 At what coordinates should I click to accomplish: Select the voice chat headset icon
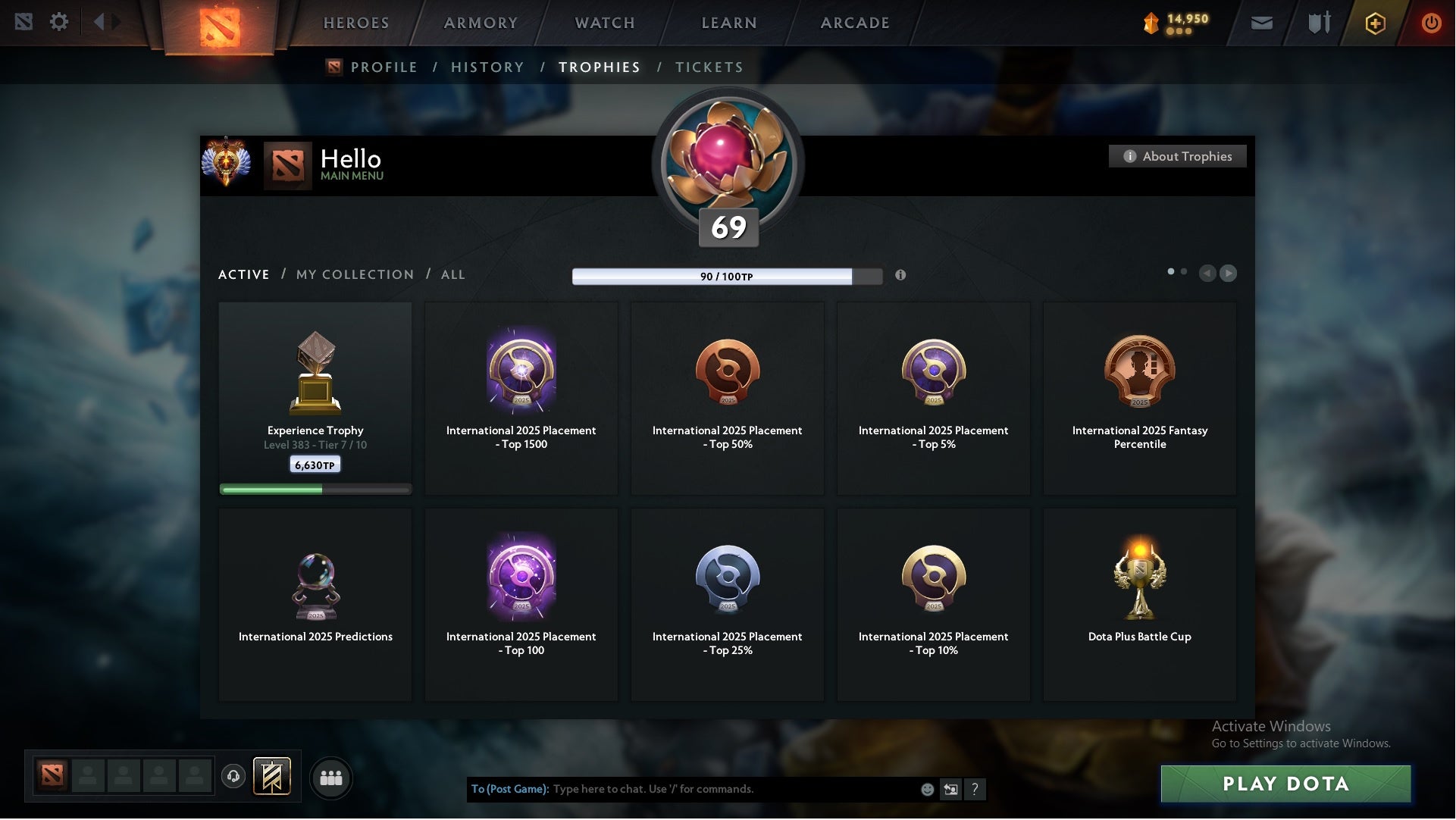point(233,777)
